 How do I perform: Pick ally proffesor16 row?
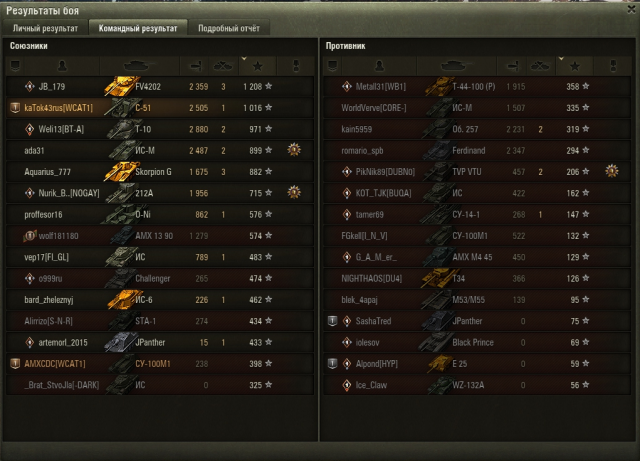160,214
